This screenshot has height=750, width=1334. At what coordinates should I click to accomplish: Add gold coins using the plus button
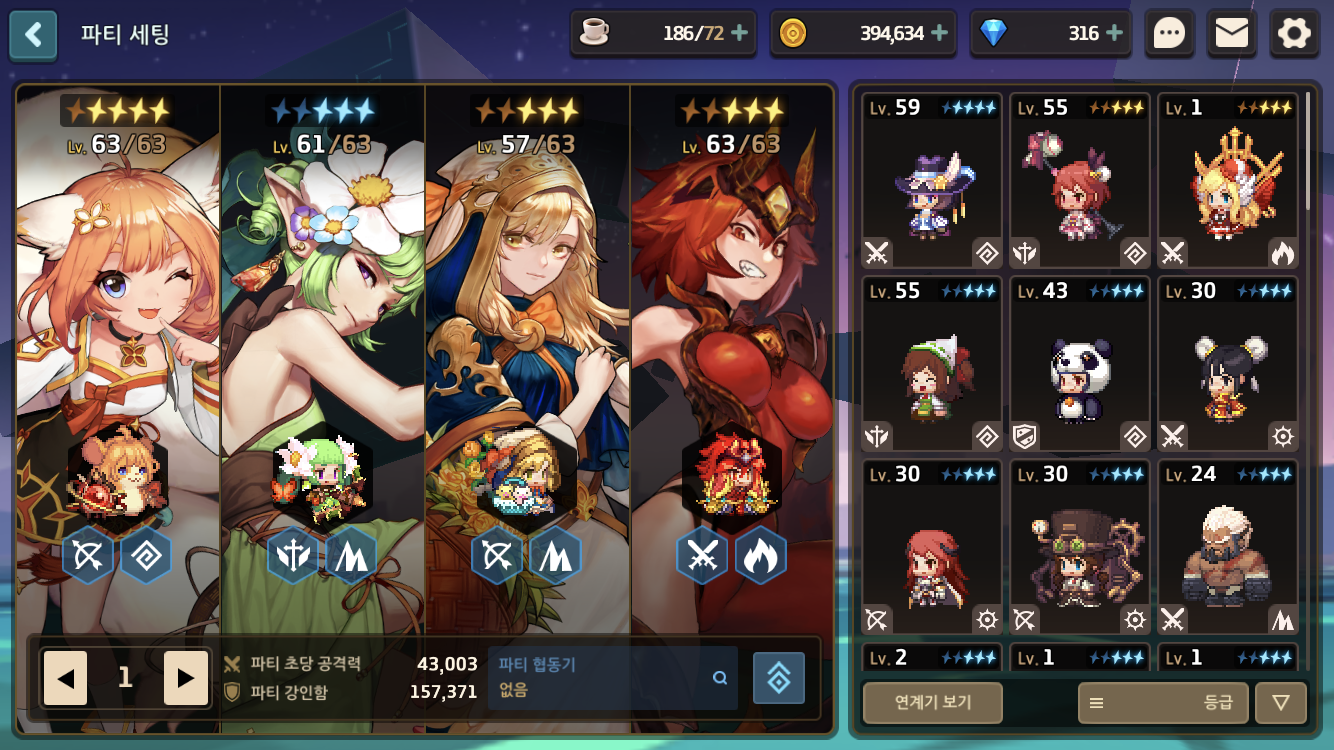(x=940, y=33)
